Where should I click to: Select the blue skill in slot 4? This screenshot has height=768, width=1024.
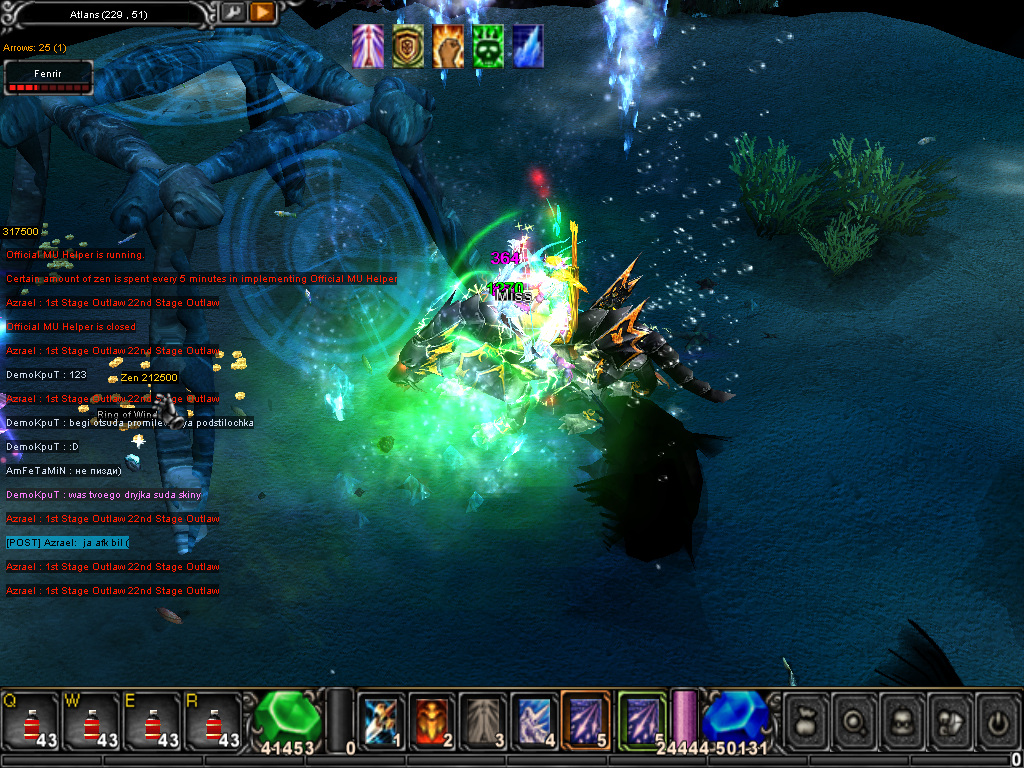click(x=534, y=721)
